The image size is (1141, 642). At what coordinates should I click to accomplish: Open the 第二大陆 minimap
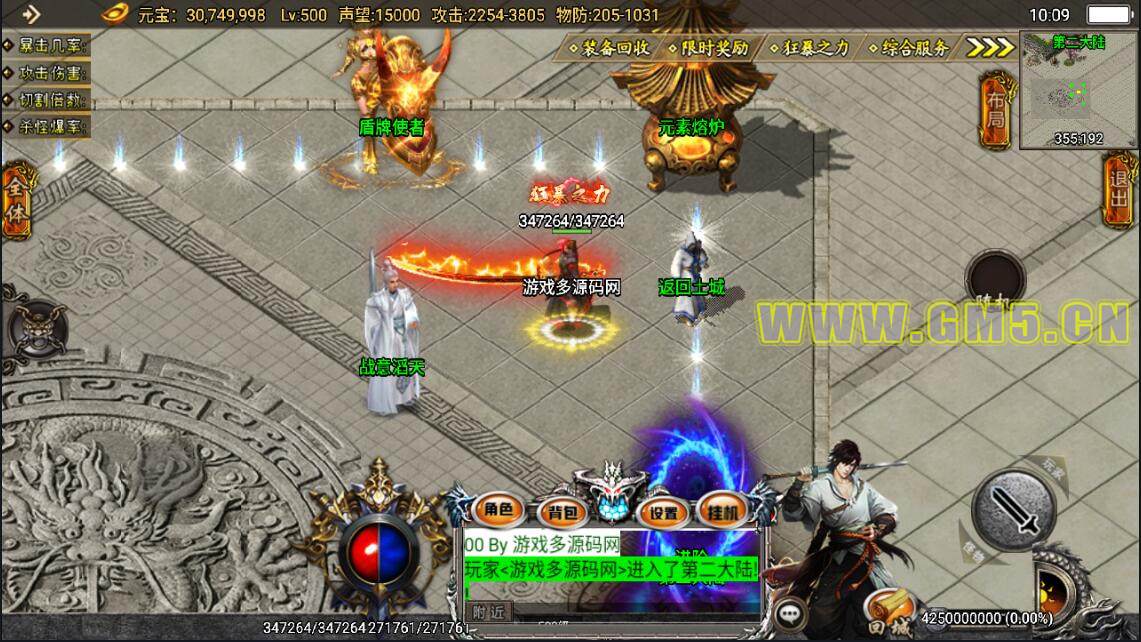point(1078,90)
